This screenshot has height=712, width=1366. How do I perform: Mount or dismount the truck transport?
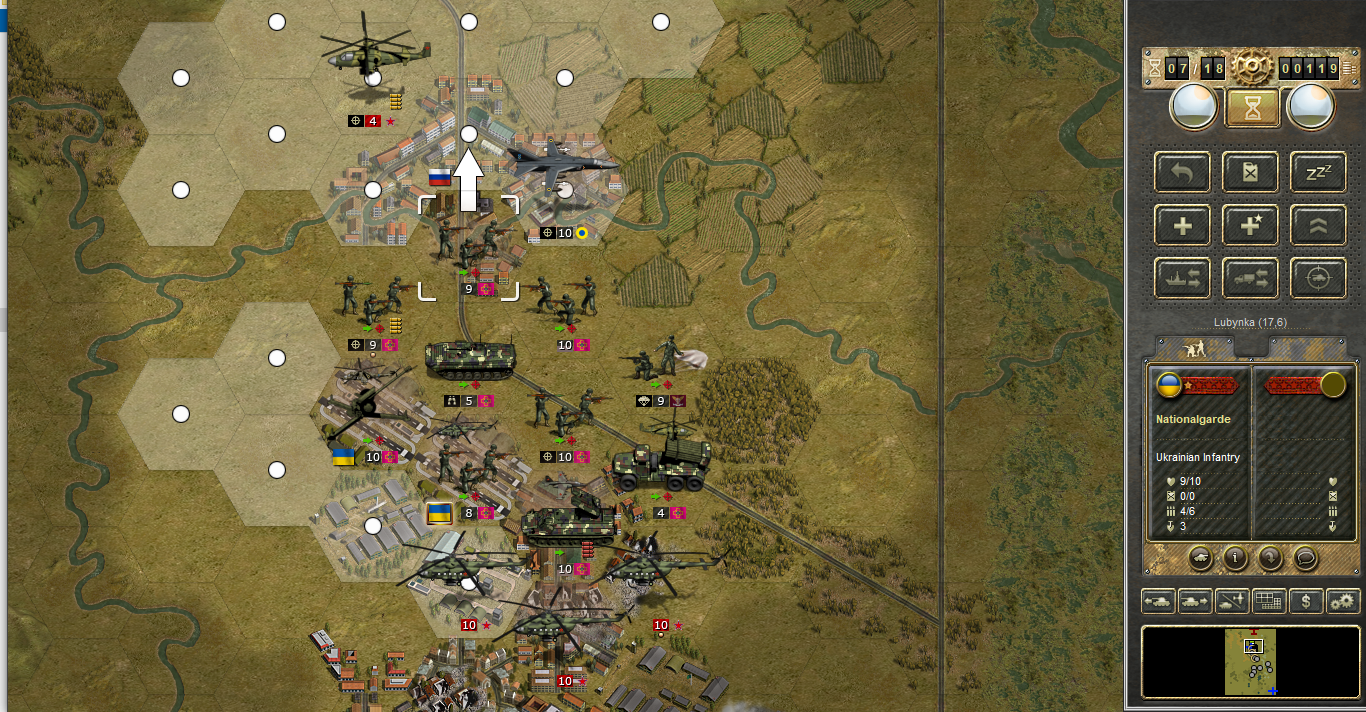pos(1250,279)
